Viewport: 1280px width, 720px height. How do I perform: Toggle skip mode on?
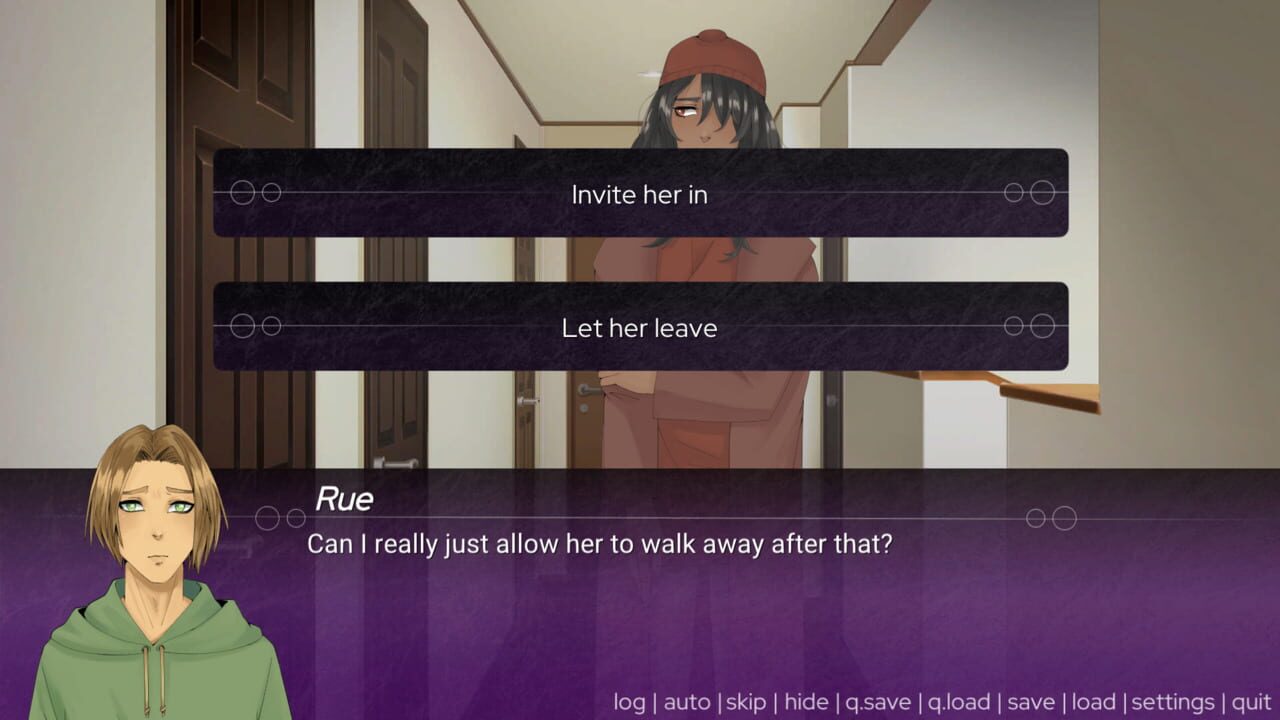[x=749, y=702]
